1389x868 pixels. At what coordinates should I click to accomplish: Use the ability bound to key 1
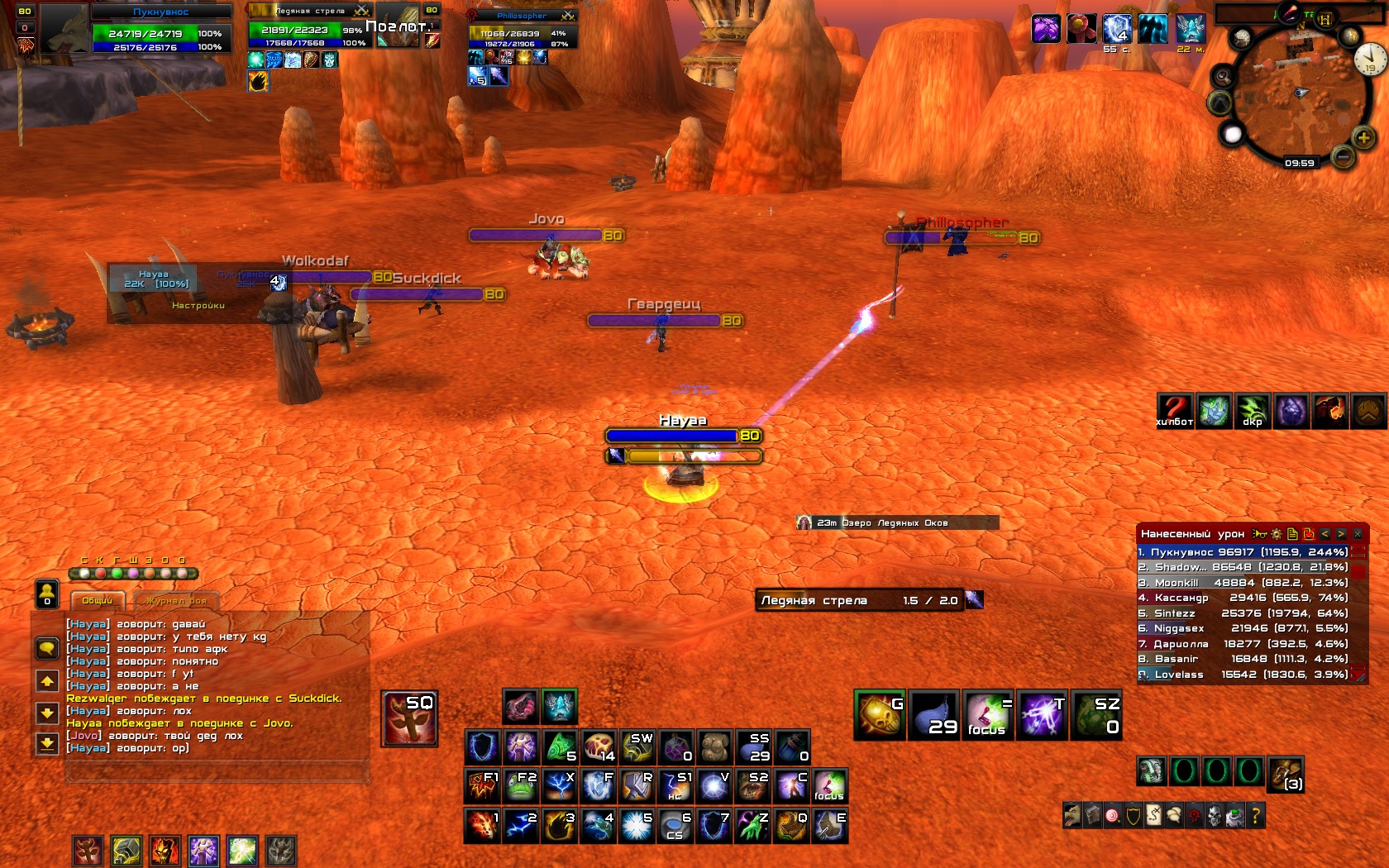(x=483, y=825)
